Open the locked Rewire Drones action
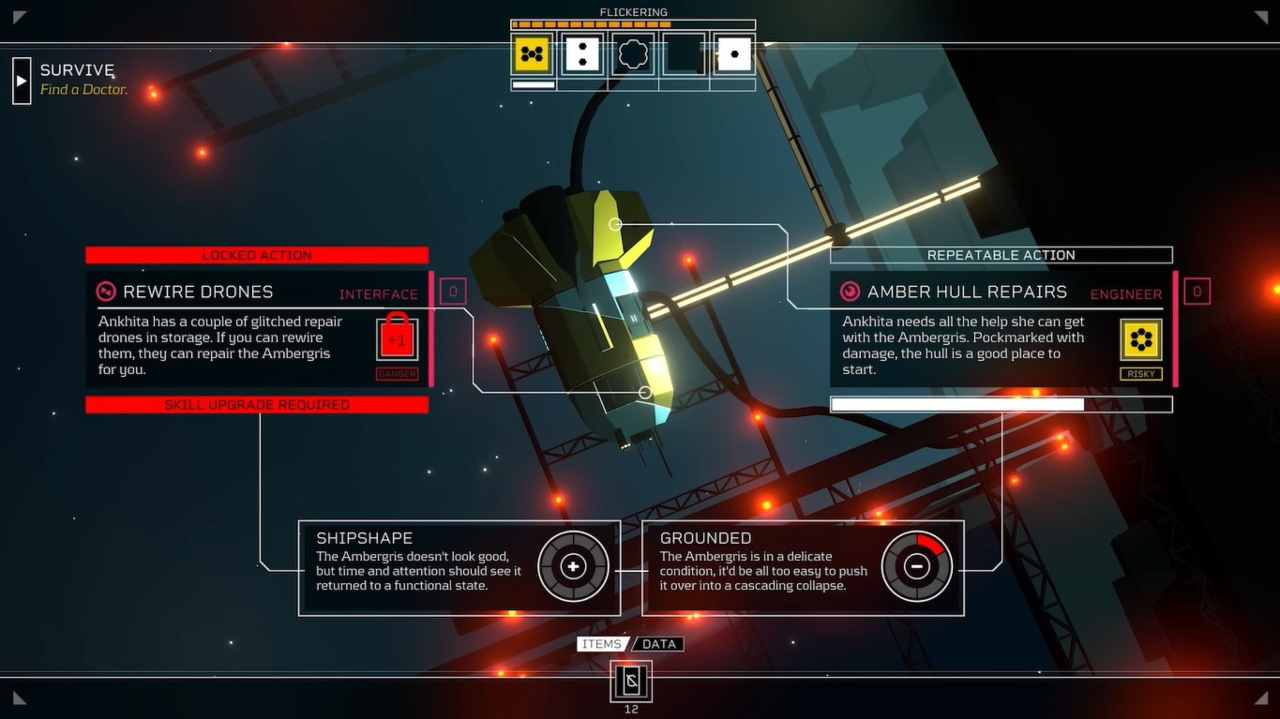The width and height of the screenshot is (1280, 719). (257, 329)
